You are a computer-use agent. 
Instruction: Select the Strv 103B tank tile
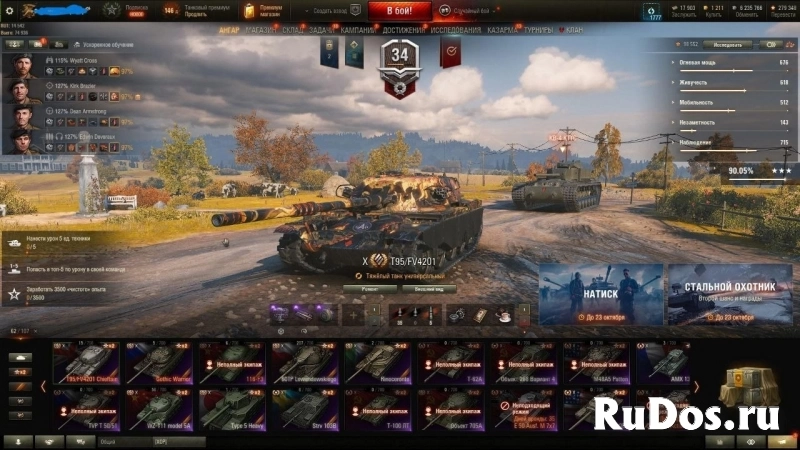click(305, 408)
